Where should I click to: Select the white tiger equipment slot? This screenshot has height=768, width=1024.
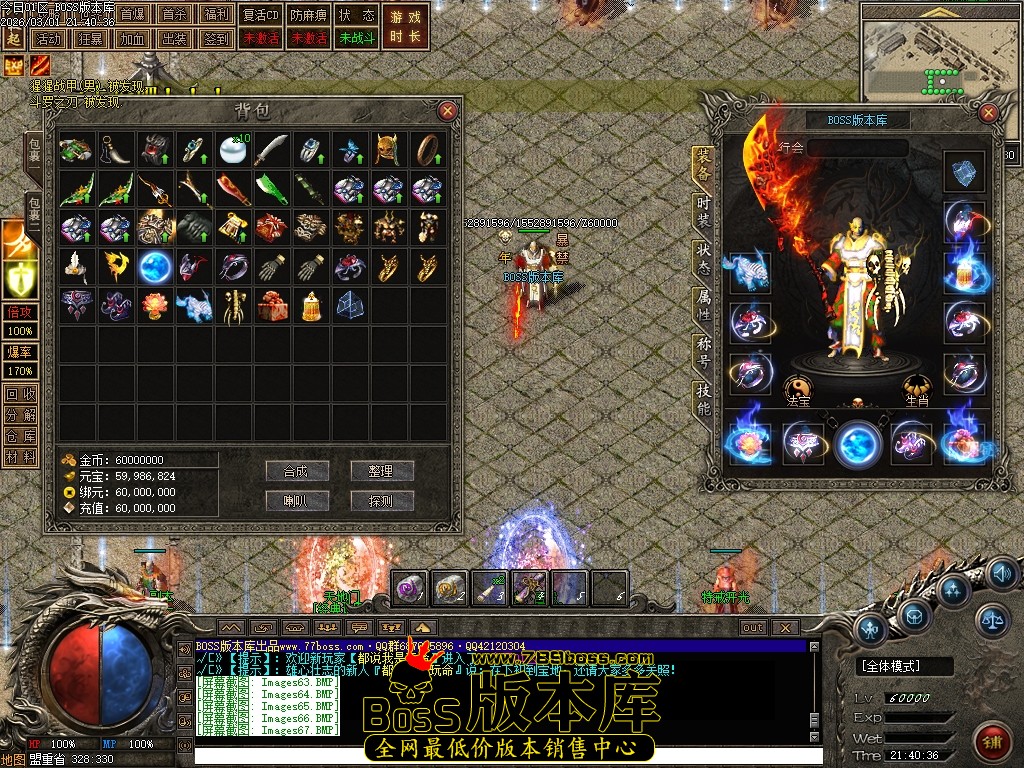(x=749, y=272)
